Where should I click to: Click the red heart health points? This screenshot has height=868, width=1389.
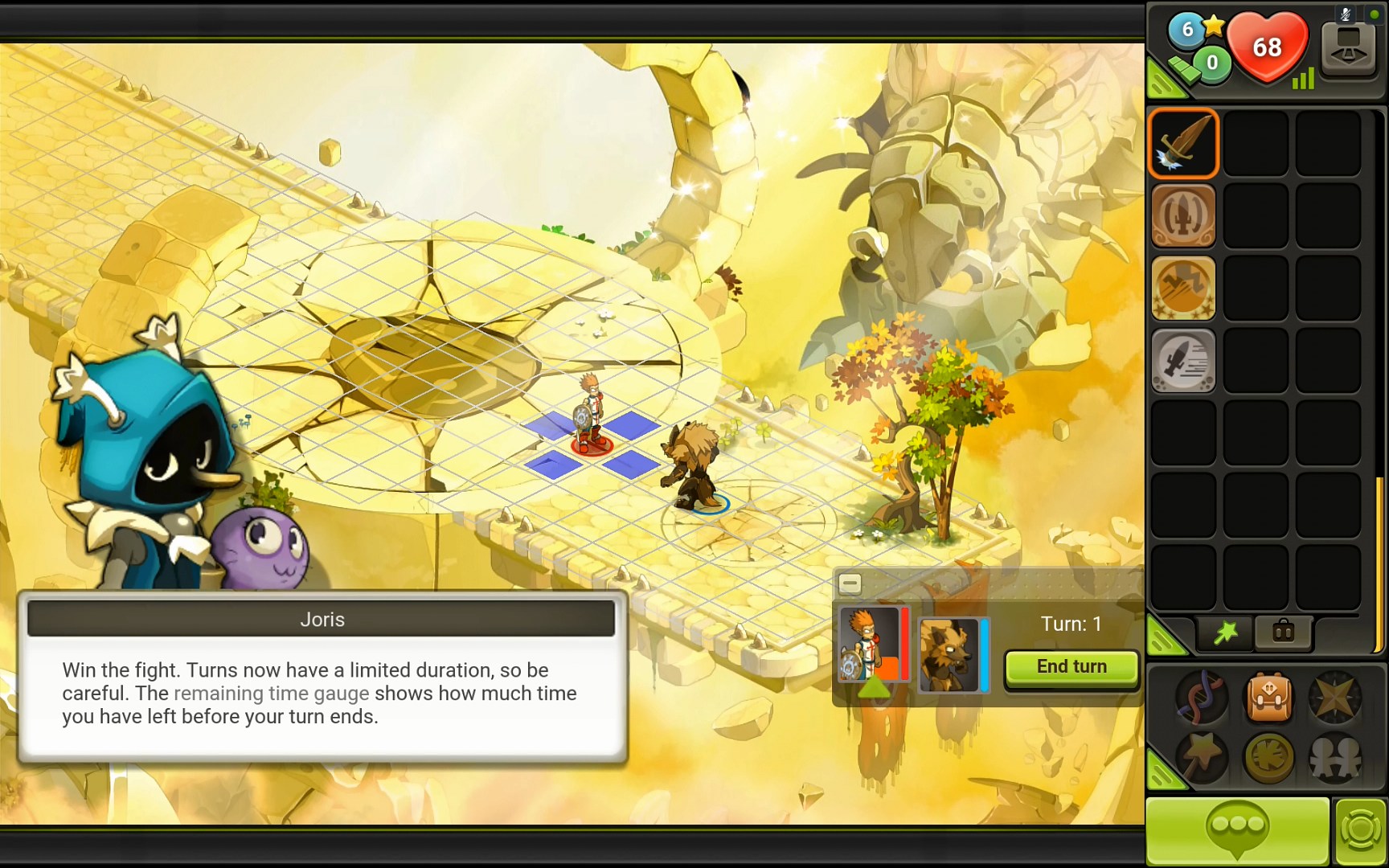pyautogui.click(x=1268, y=48)
